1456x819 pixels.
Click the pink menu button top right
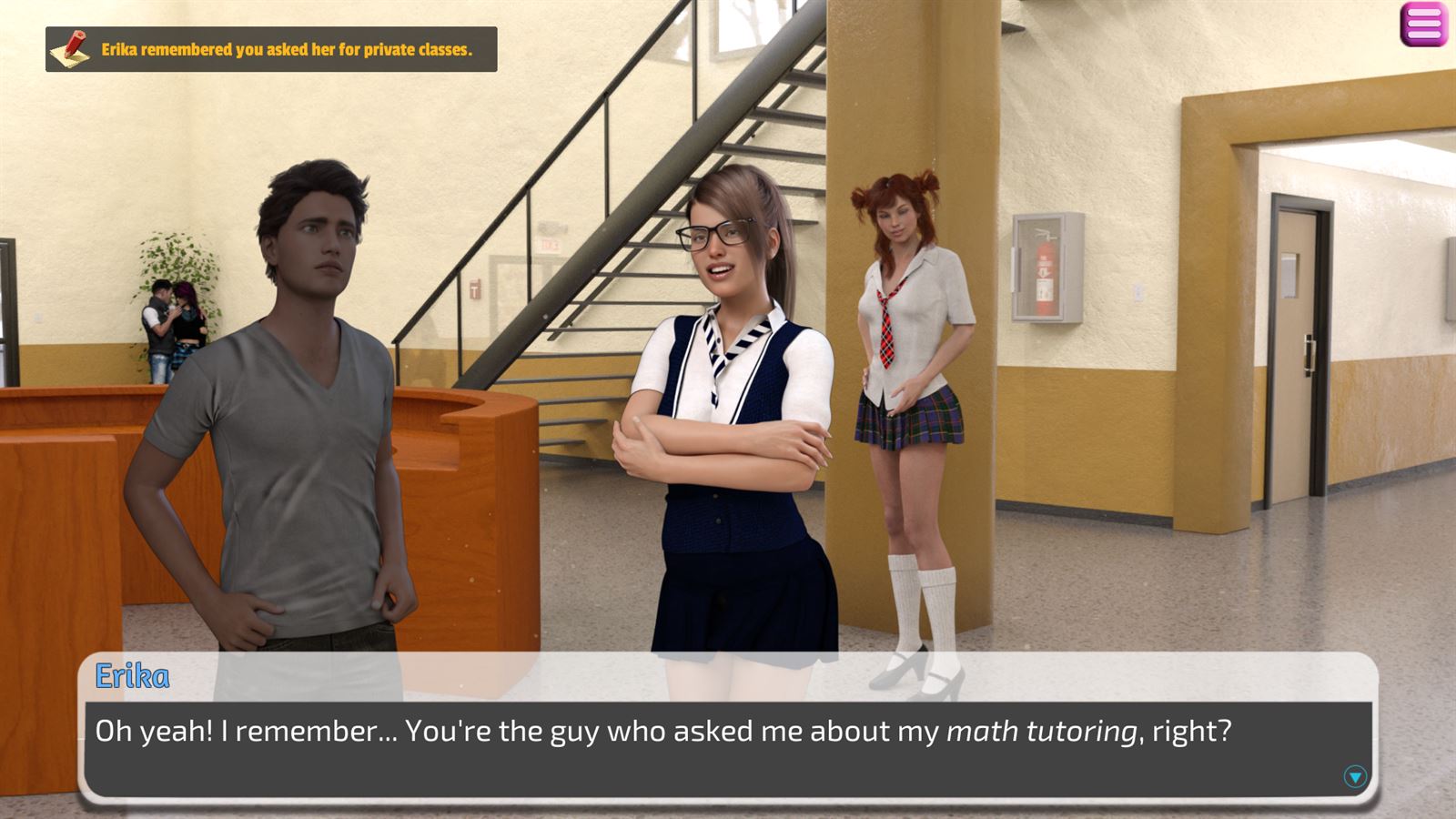click(1424, 25)
